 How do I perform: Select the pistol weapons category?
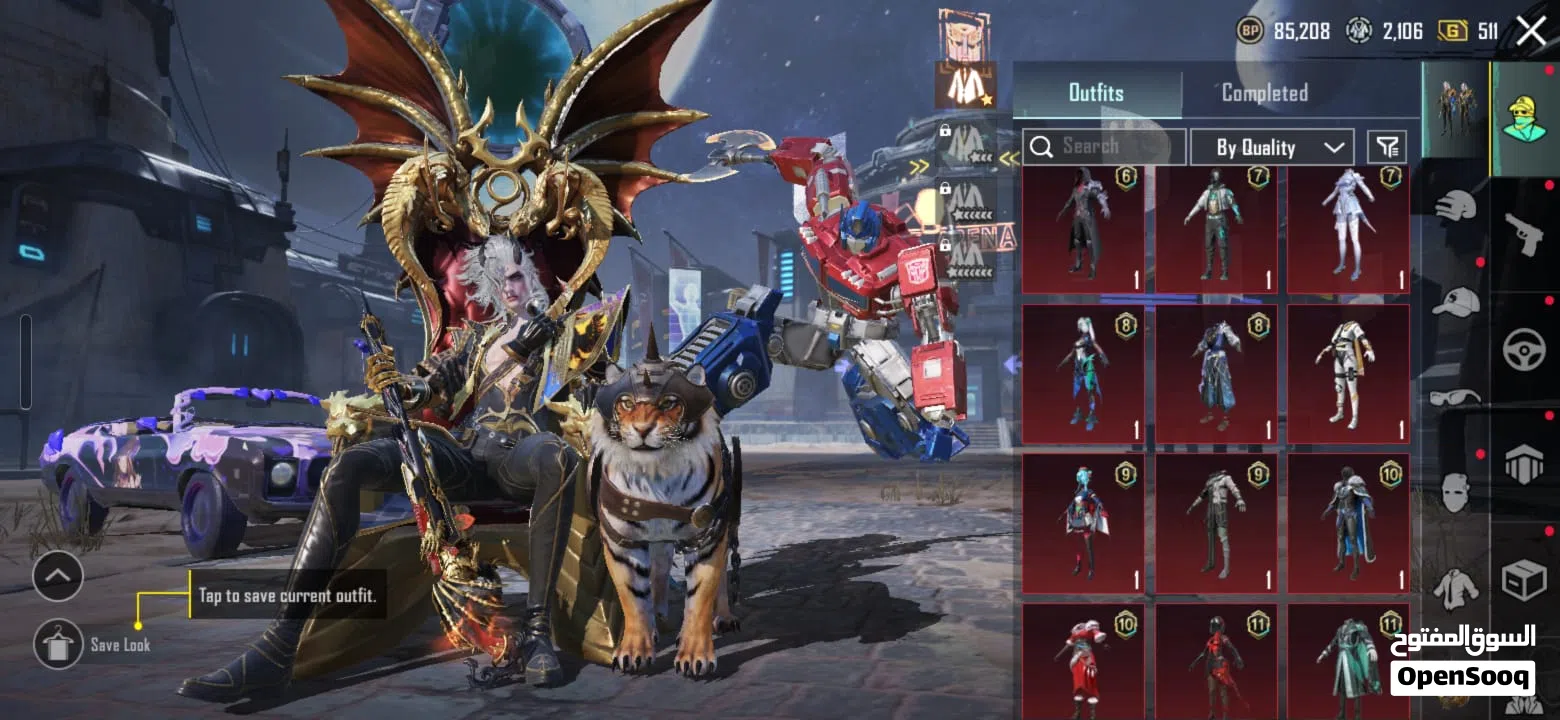click(x=1524, y=234)
